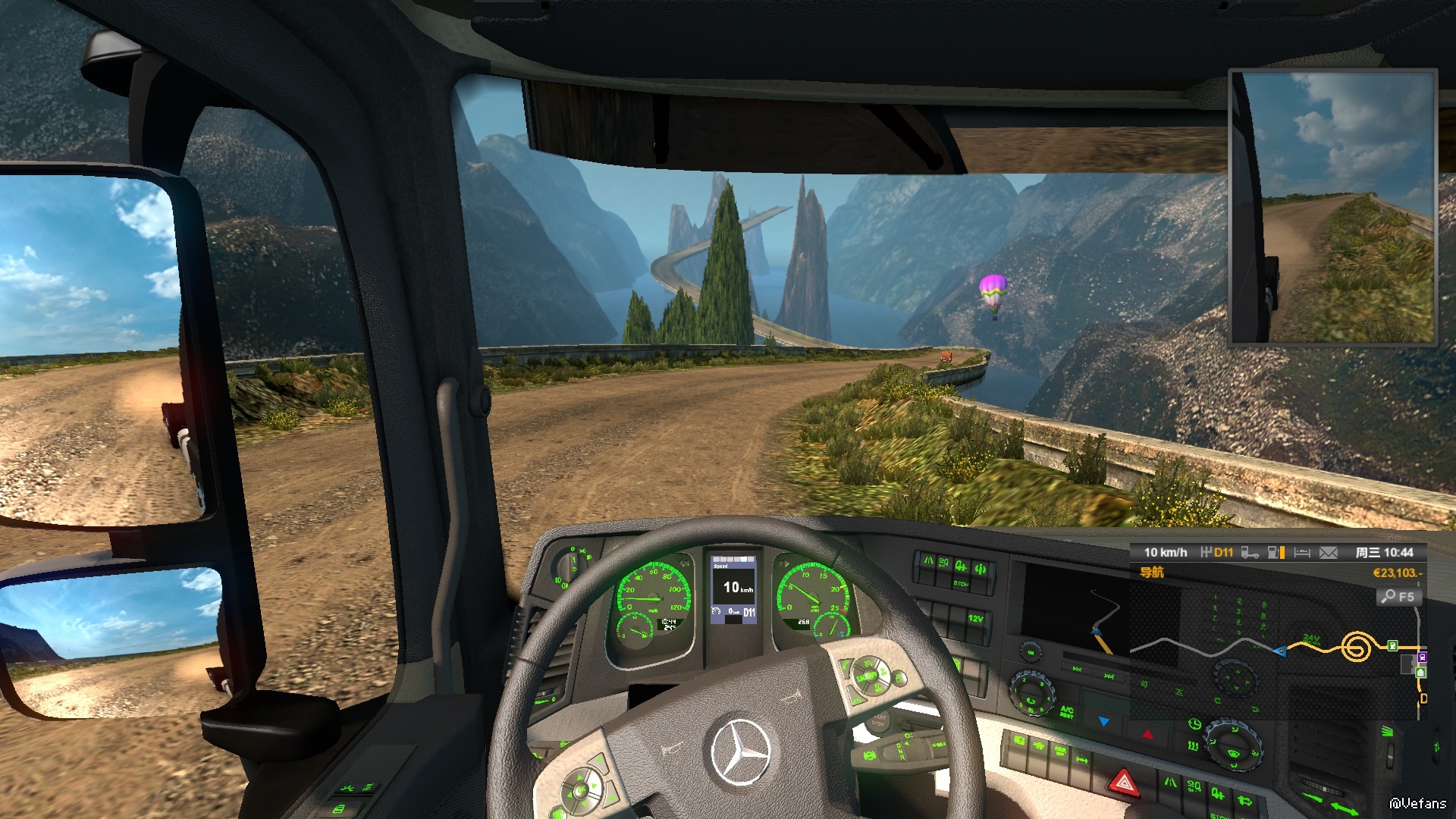The image size is (1456, 819).
Task: Switch to the 导航 navigation tab
Action: 1152,573
